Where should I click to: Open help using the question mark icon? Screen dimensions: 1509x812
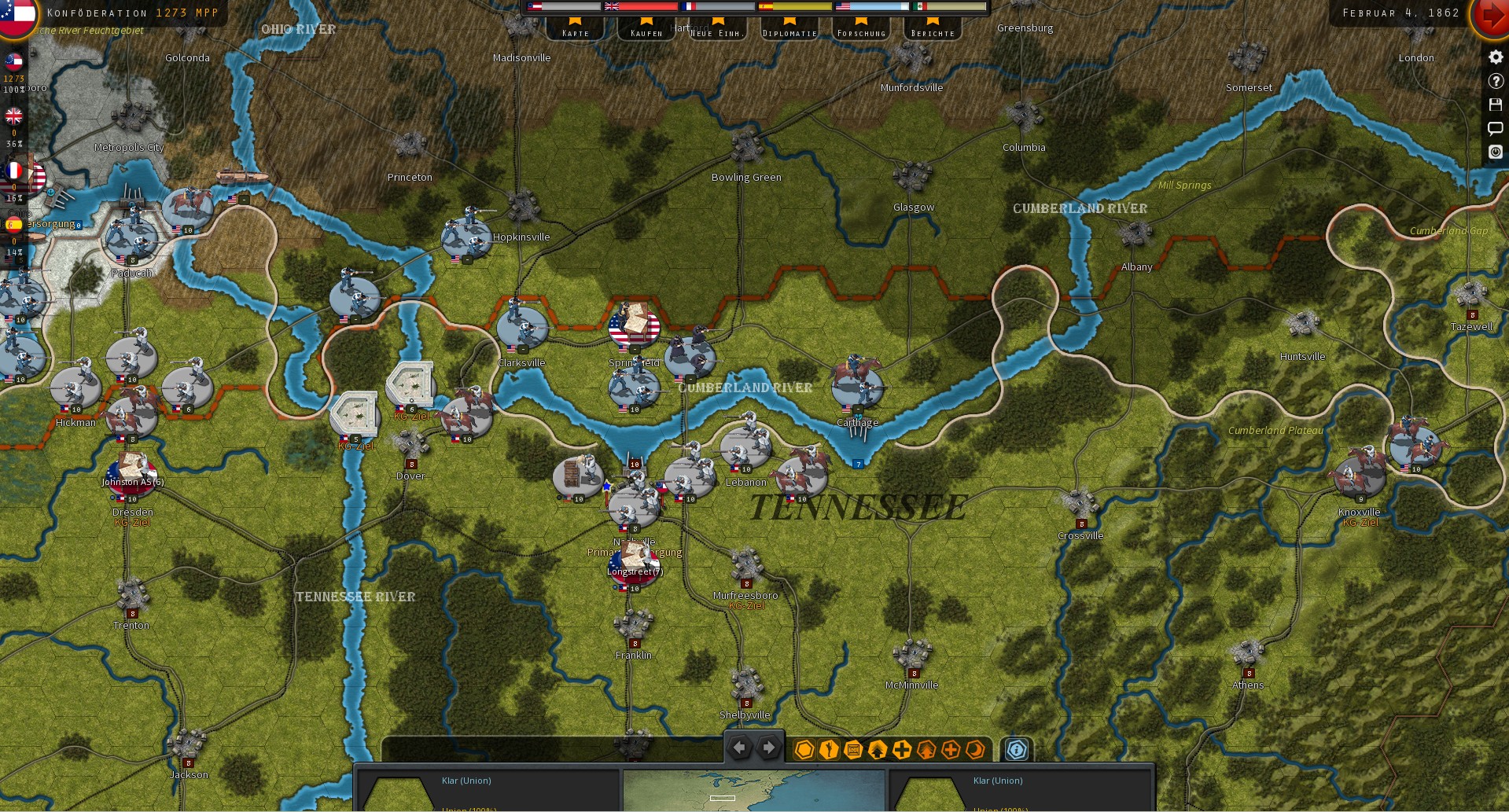tap(1495, 80)
